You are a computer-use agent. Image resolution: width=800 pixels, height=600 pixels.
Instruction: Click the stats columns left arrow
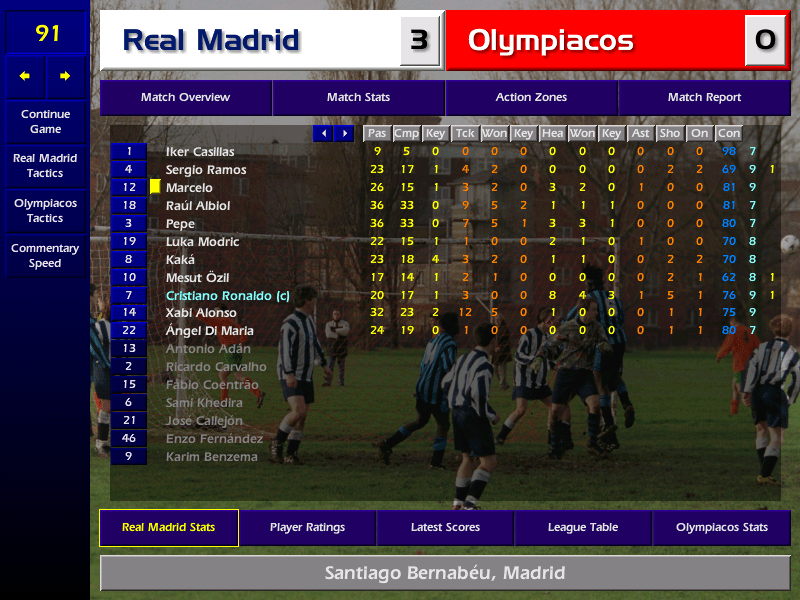coord(323,133)
